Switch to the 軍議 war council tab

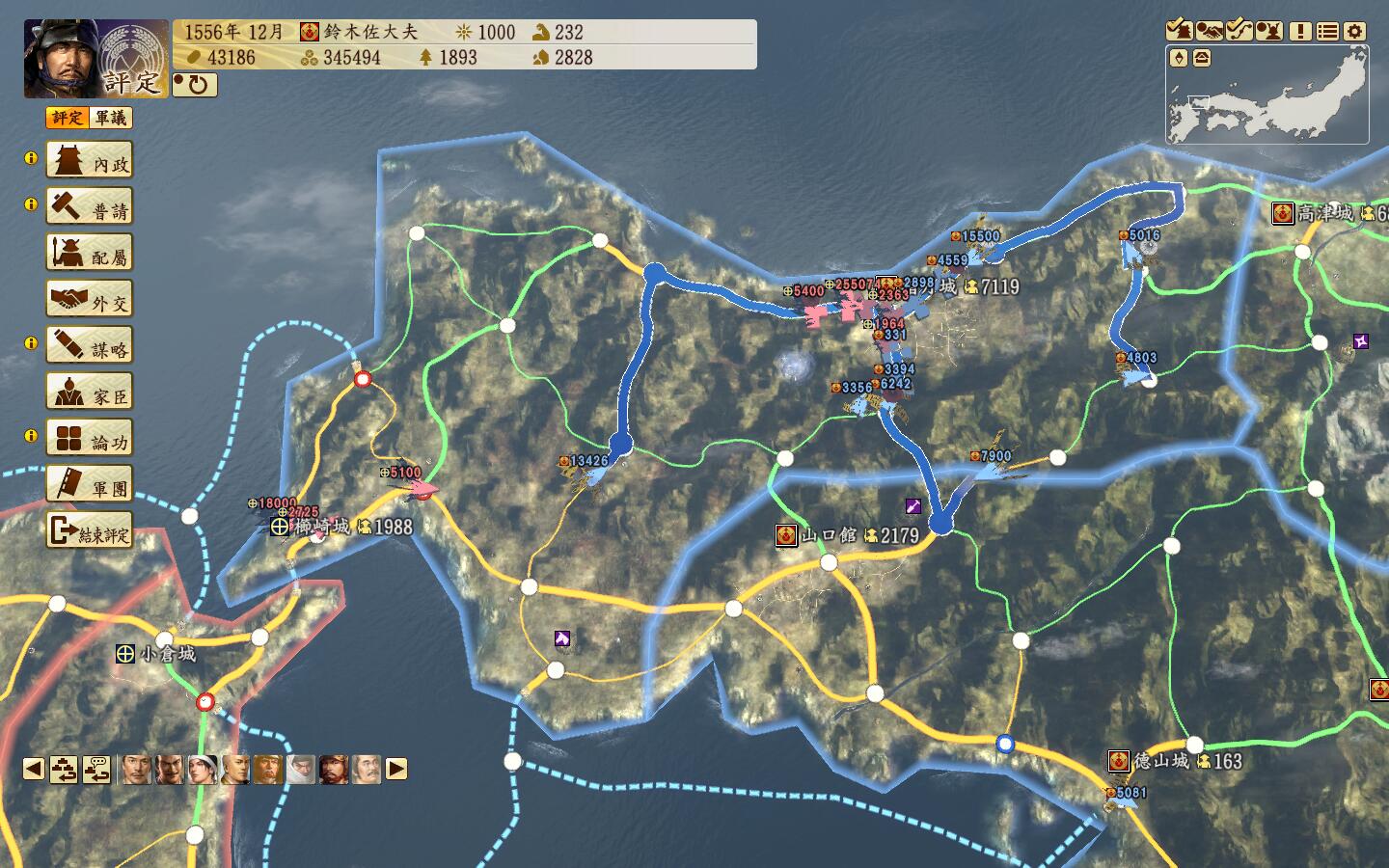111,118
